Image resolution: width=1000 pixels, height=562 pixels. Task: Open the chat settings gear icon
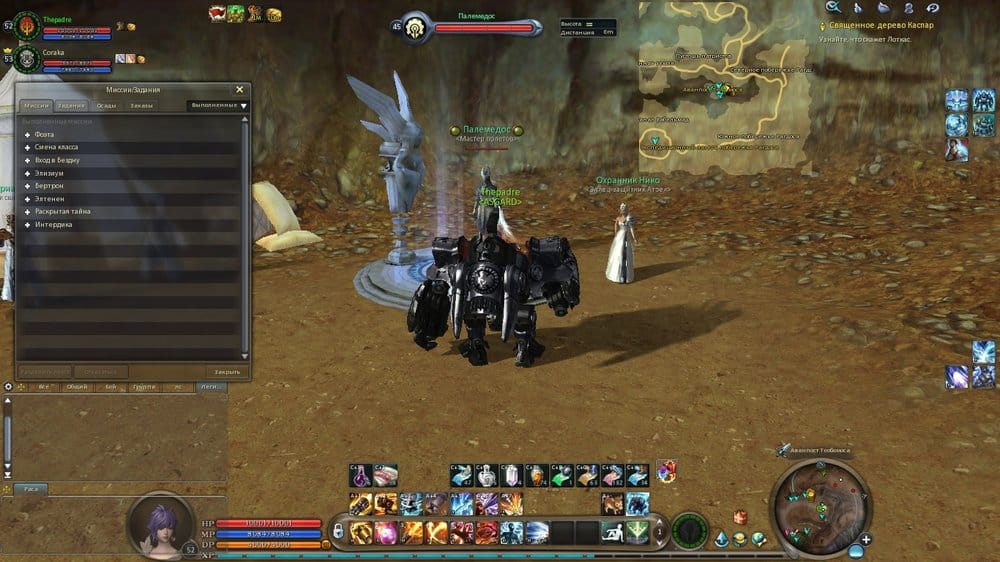[x=9, y=386]
